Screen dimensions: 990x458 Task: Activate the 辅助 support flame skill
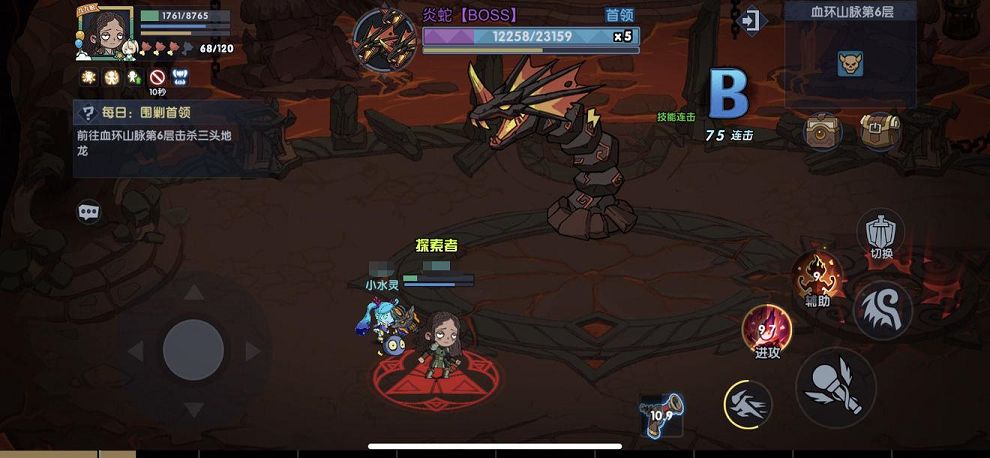(x=816, y=275)
